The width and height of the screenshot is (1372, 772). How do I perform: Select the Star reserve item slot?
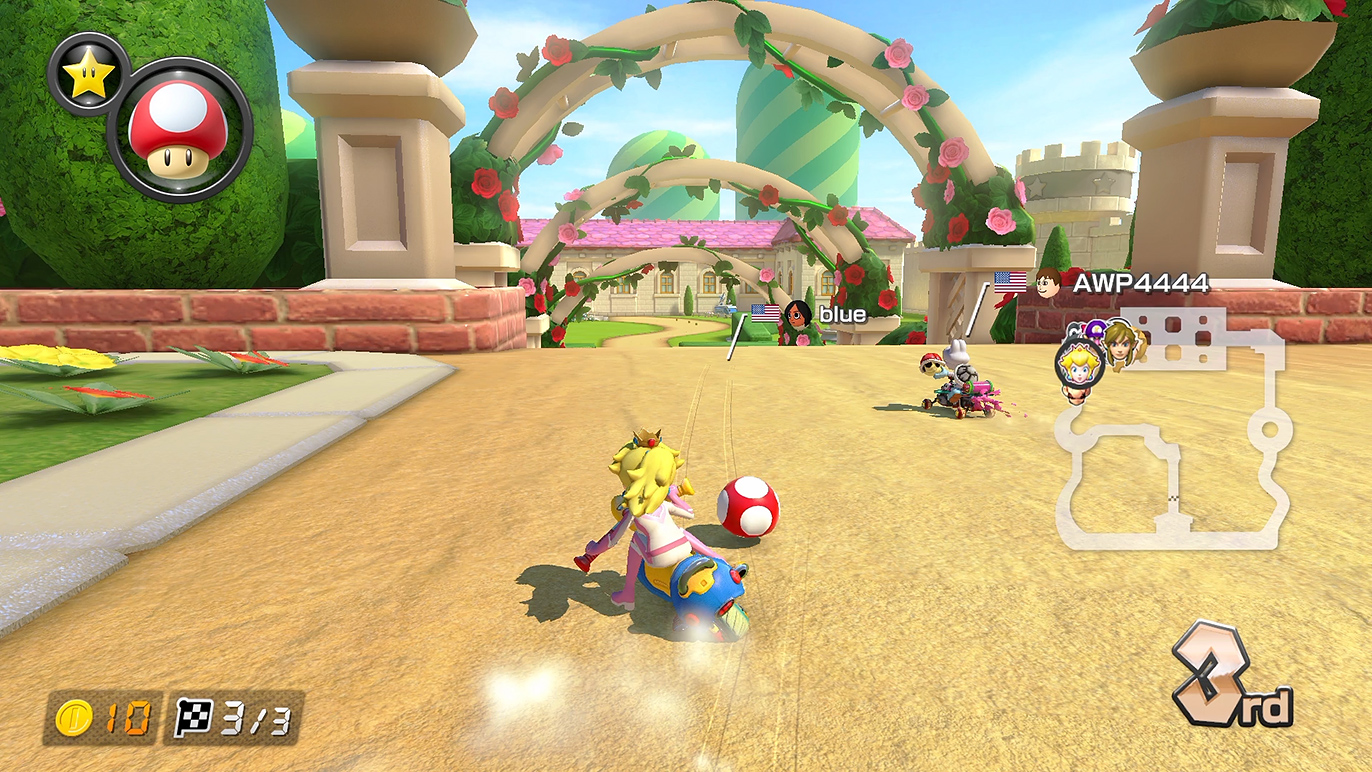pyautogui.click(x=87, y=73)
